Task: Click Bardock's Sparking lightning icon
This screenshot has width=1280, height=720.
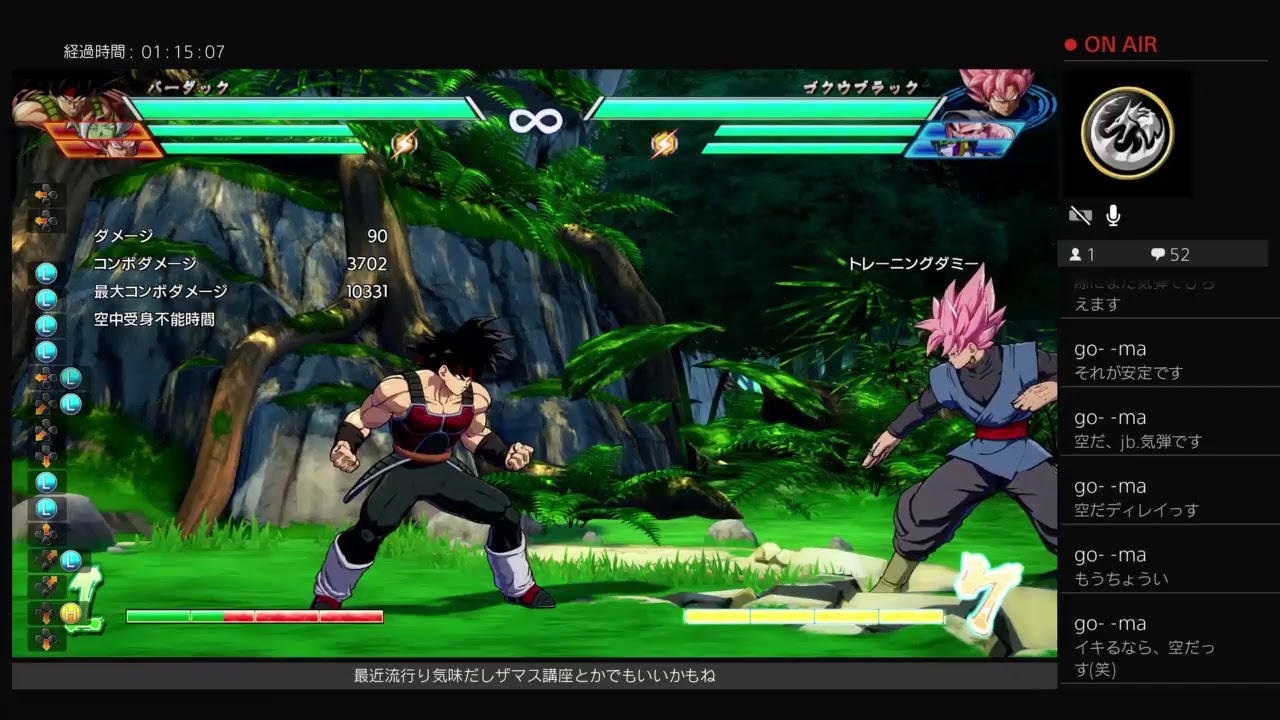Action: click(x=405, y=141)
